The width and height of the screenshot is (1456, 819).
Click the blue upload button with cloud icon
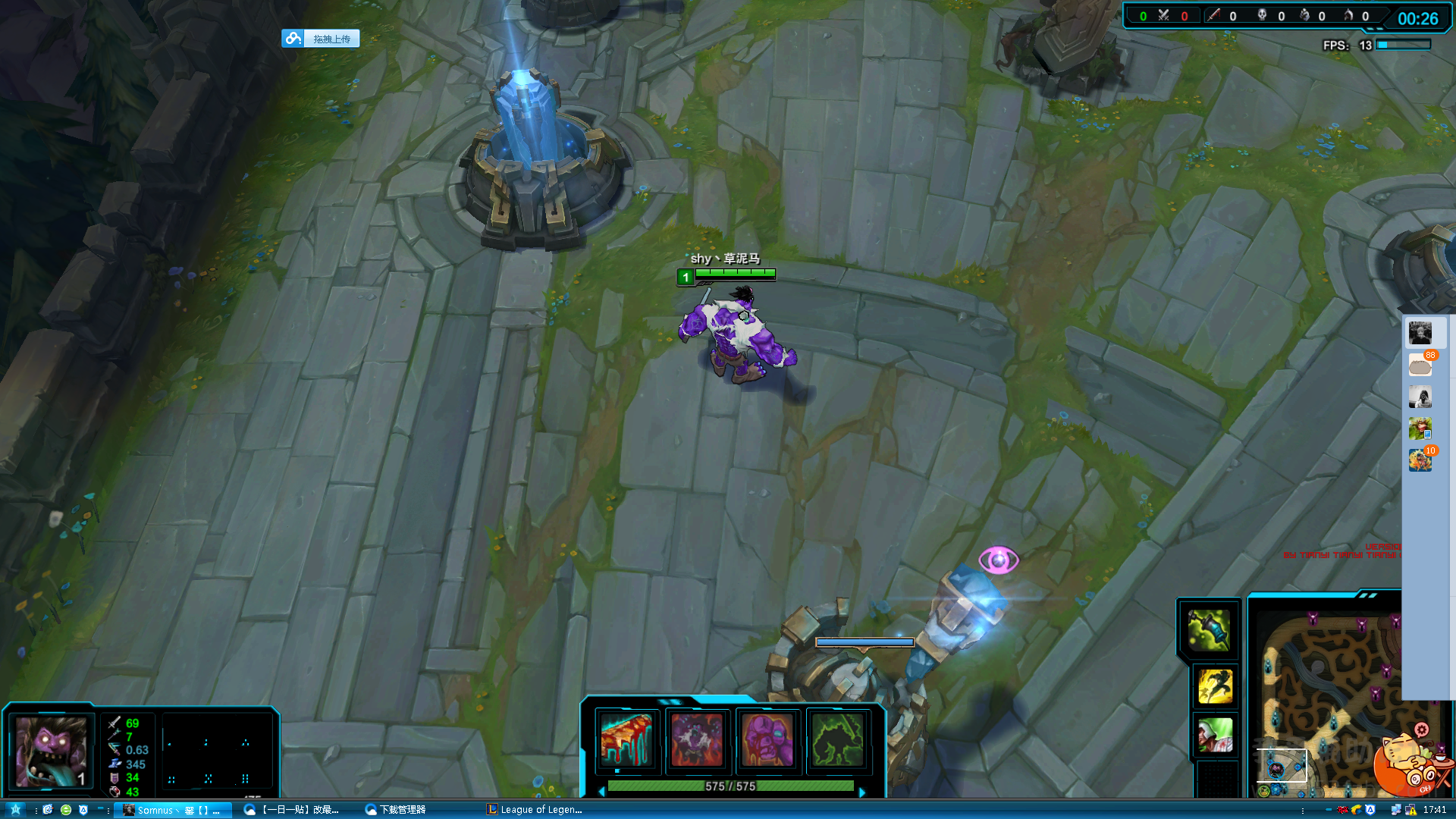click(321, 39)
